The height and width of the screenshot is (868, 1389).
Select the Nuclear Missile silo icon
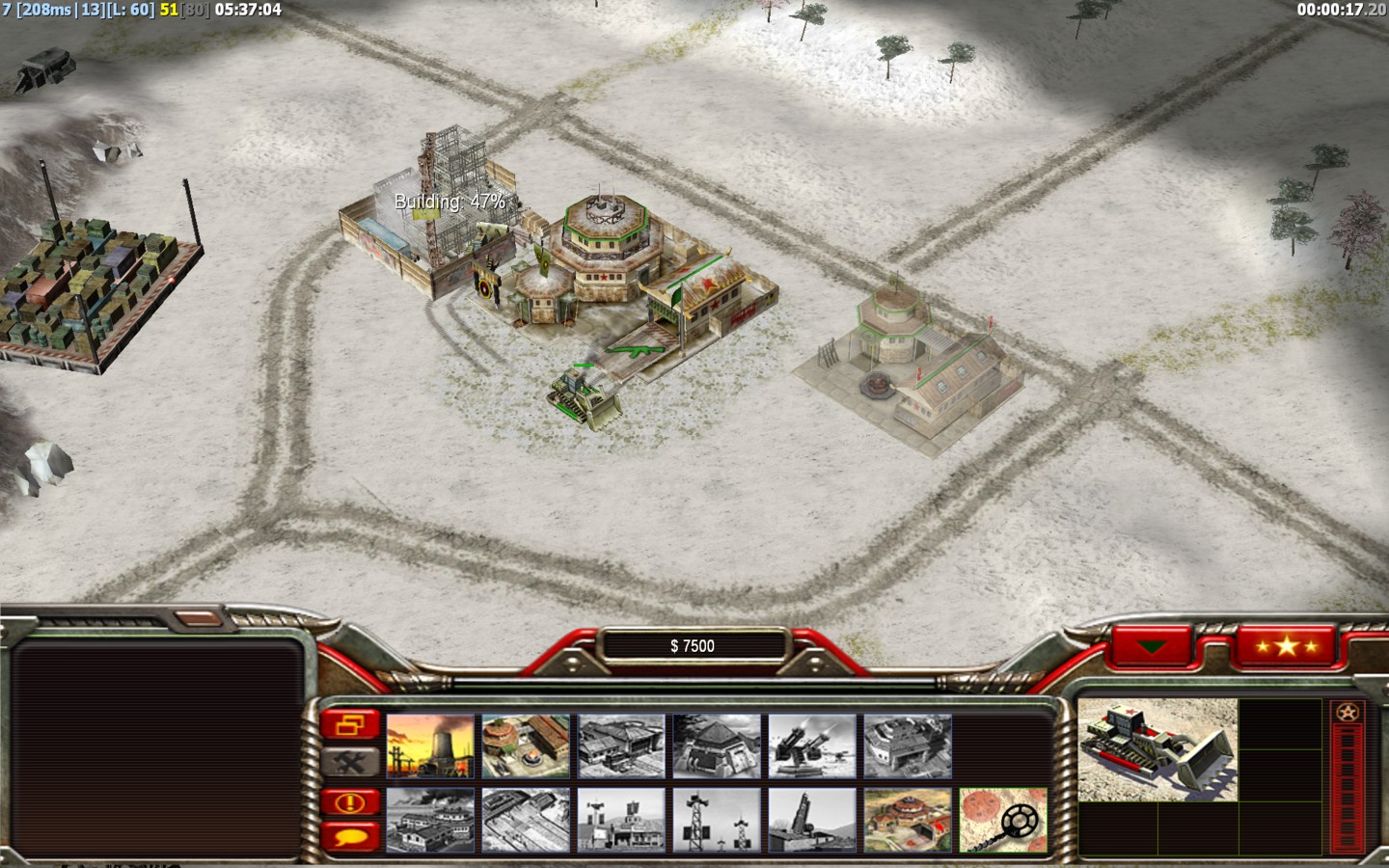812,821
